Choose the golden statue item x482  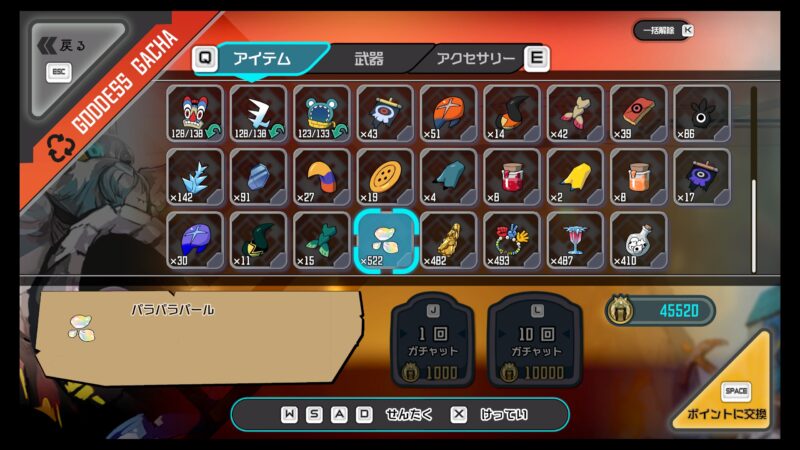point(448,240)
